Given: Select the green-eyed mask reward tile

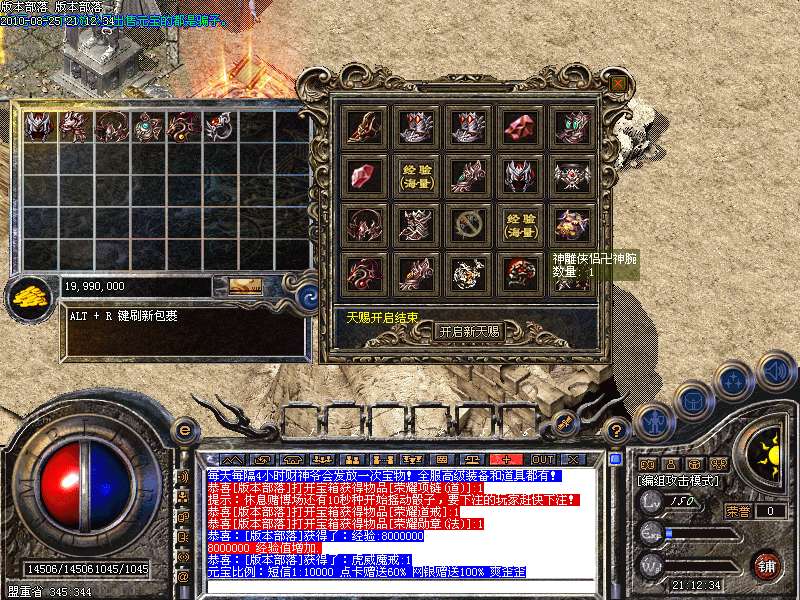Looking at the screenshot, I should (x=572, y=126).
